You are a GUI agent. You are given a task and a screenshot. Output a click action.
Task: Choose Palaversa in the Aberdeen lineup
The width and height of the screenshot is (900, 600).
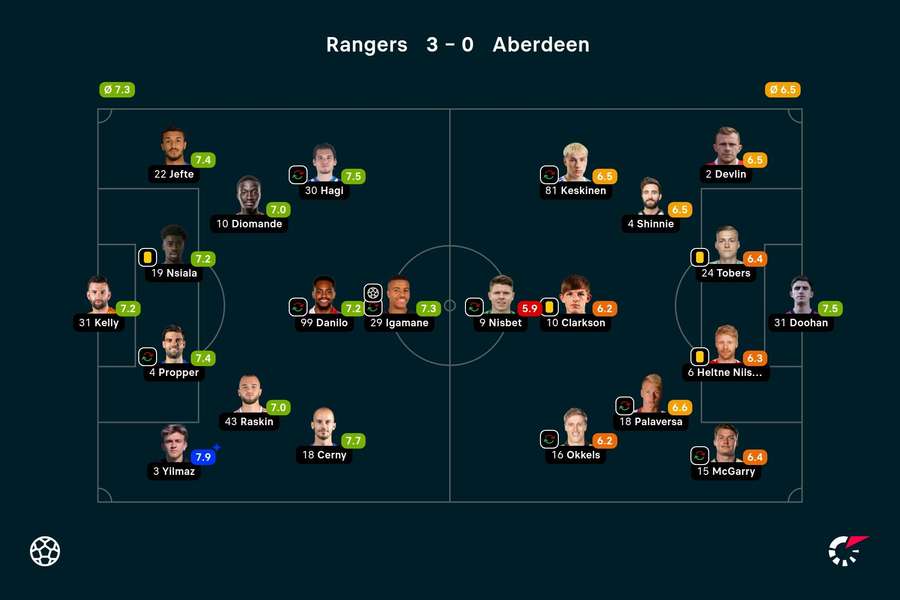(650, 396)
